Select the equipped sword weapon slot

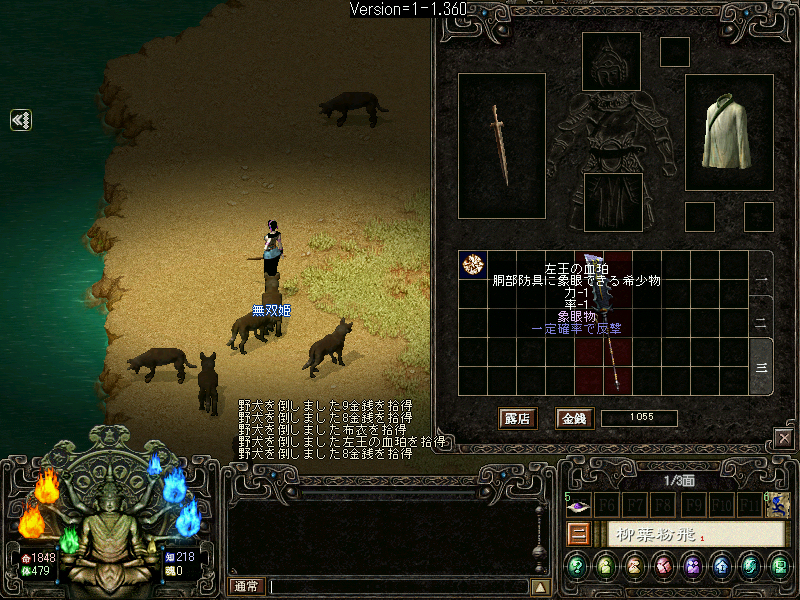501,145
